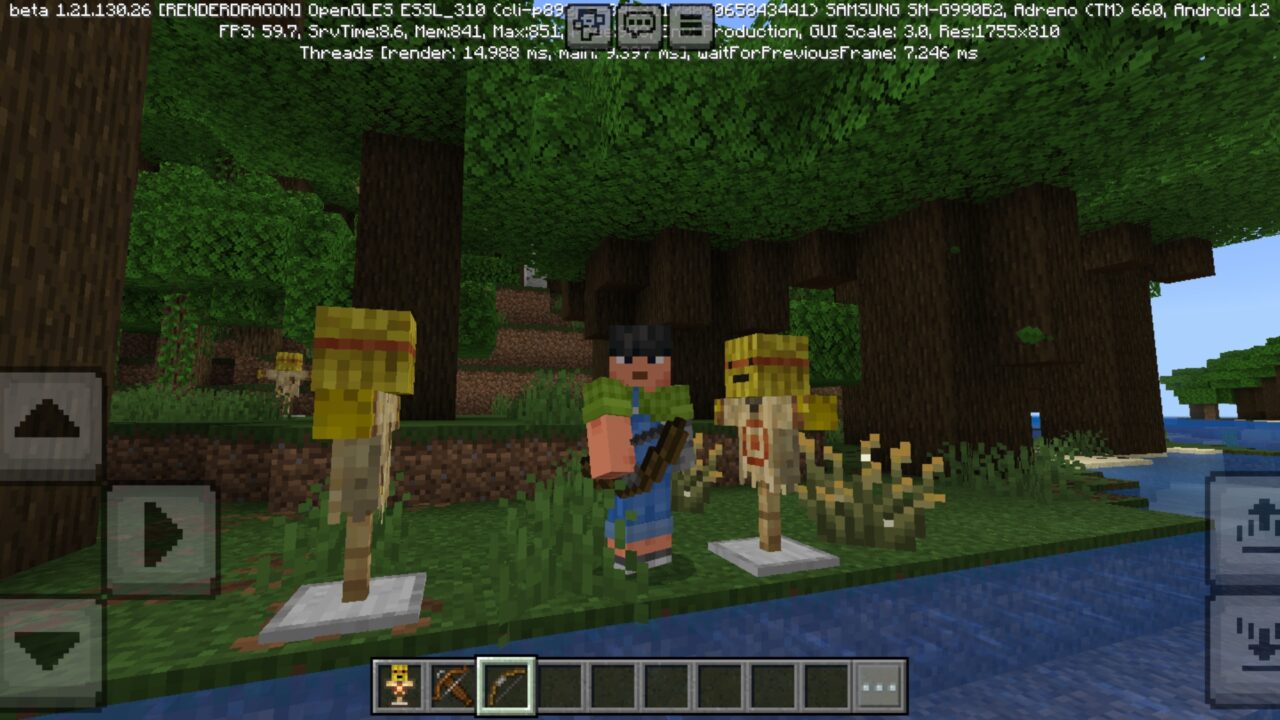Open the chat window
The width and height of the screenshot is (1280, 720).
[639, 22]
